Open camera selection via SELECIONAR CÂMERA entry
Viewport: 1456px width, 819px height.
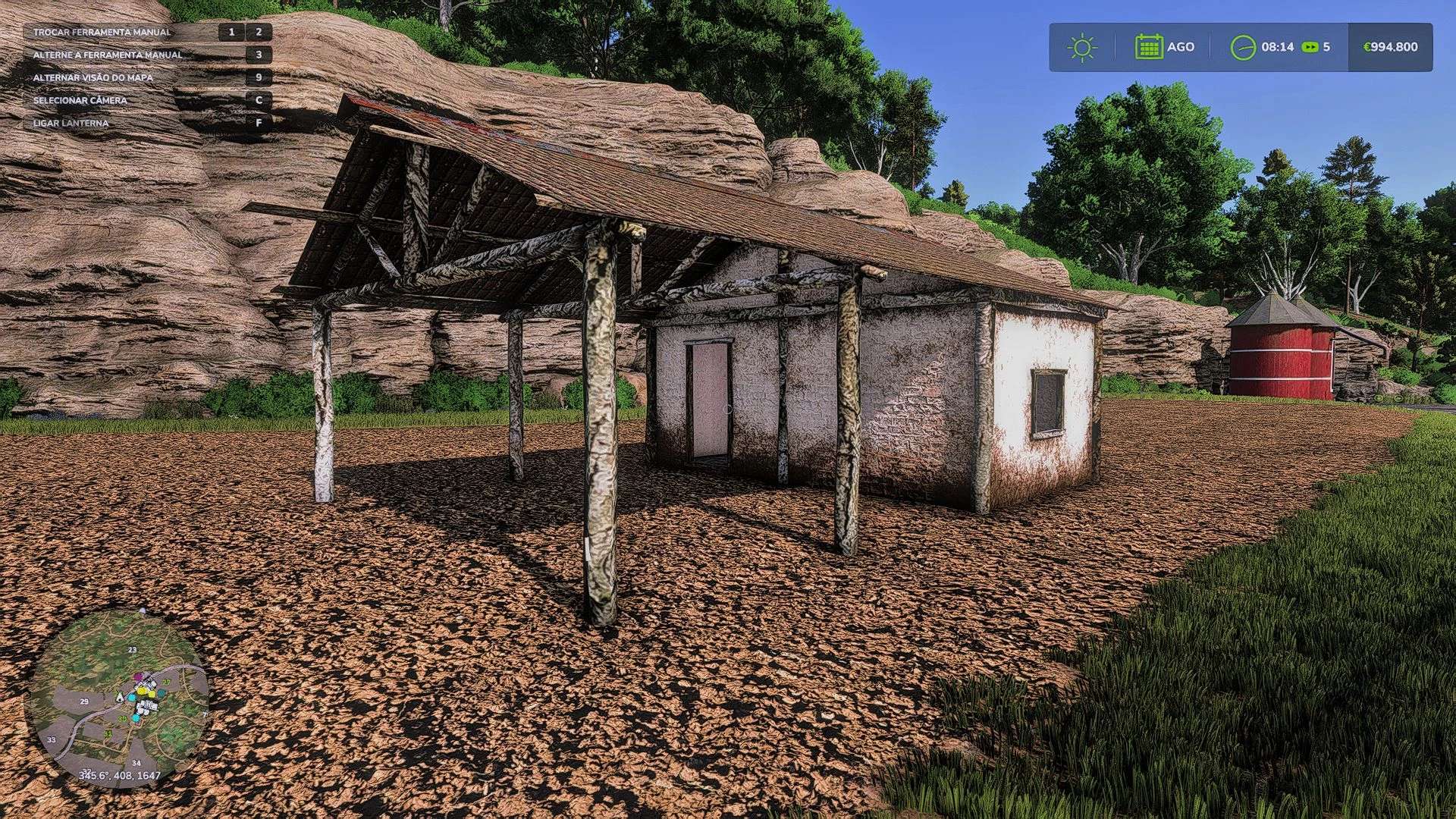(x=80, y=99)
